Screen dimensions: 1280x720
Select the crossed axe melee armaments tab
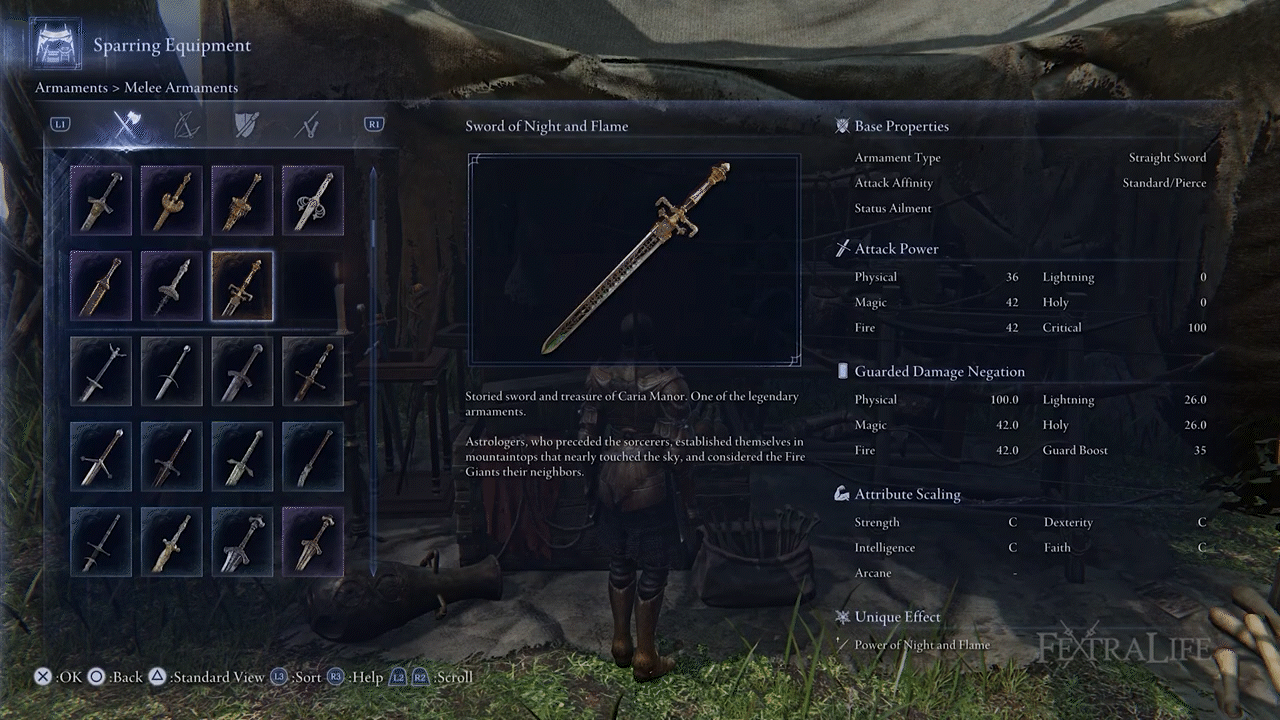(127, 125)
